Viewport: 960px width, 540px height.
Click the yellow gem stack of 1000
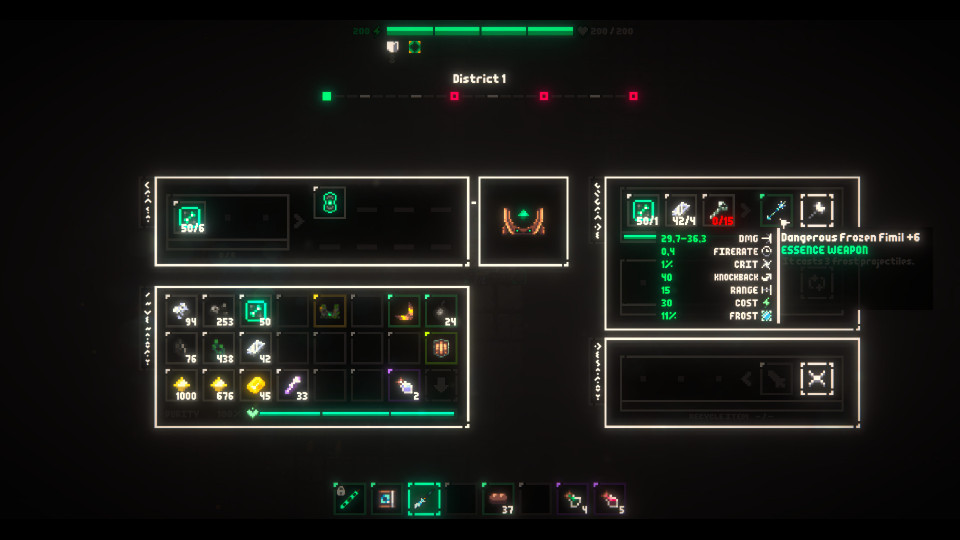pos(183,385)
